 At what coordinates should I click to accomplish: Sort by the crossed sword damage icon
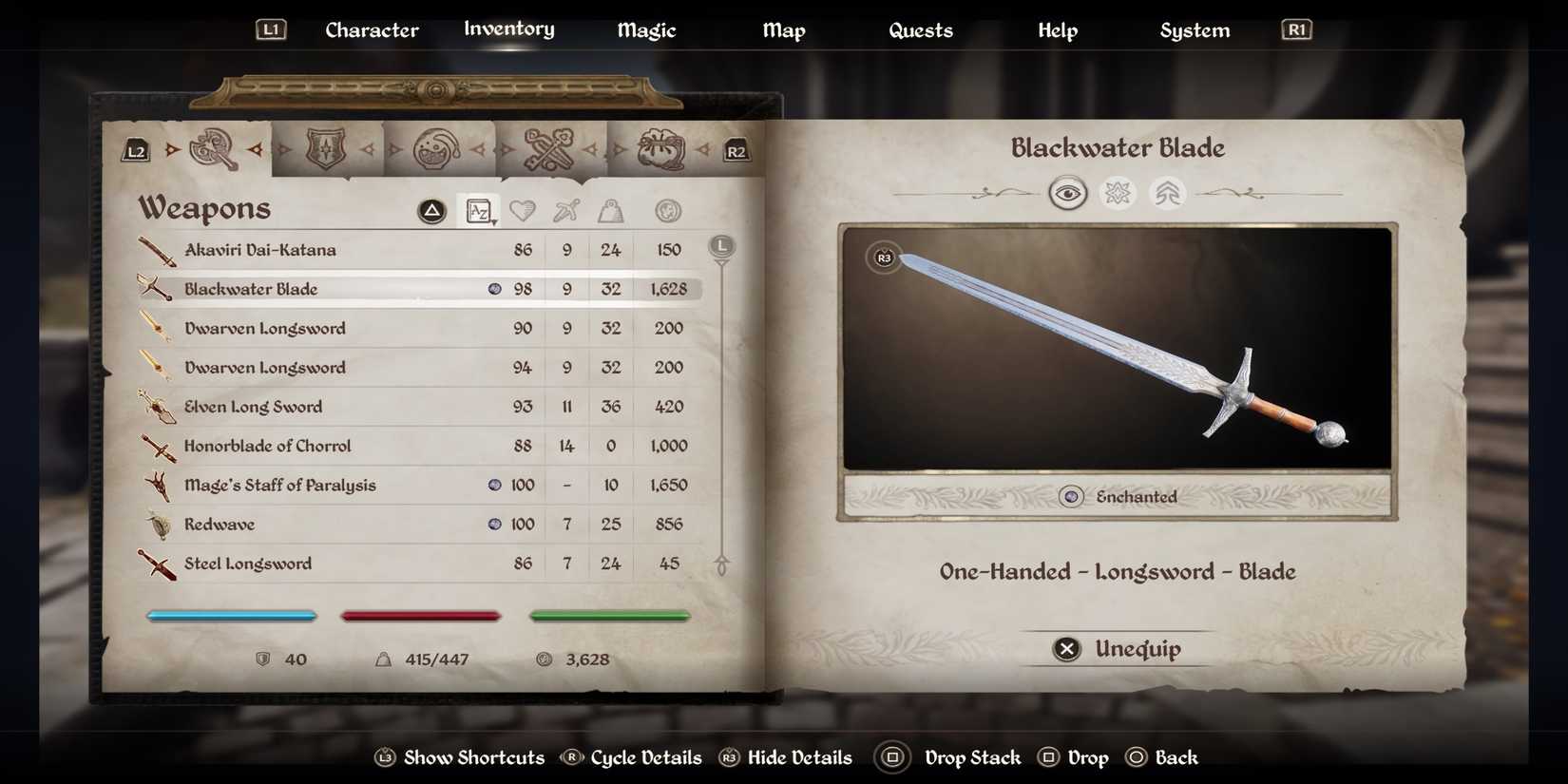(x=566, y=210)
